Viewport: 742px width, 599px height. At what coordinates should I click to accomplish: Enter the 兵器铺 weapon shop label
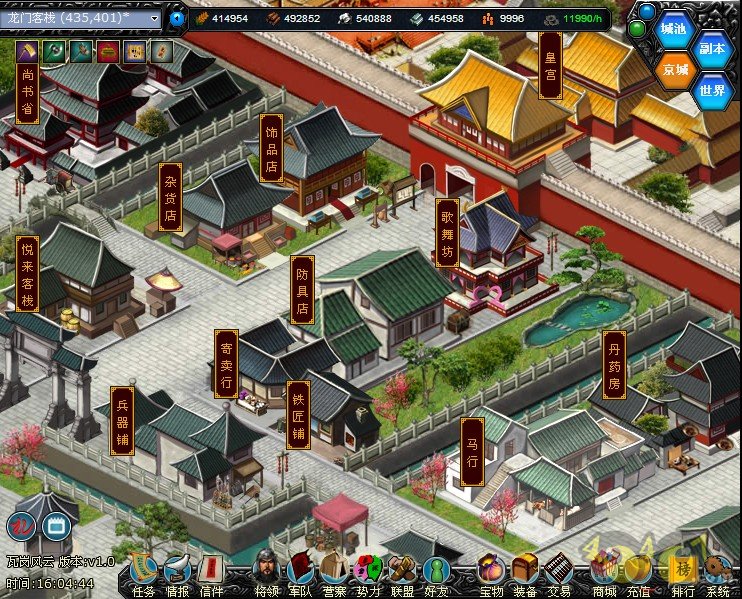click(122, 421)
